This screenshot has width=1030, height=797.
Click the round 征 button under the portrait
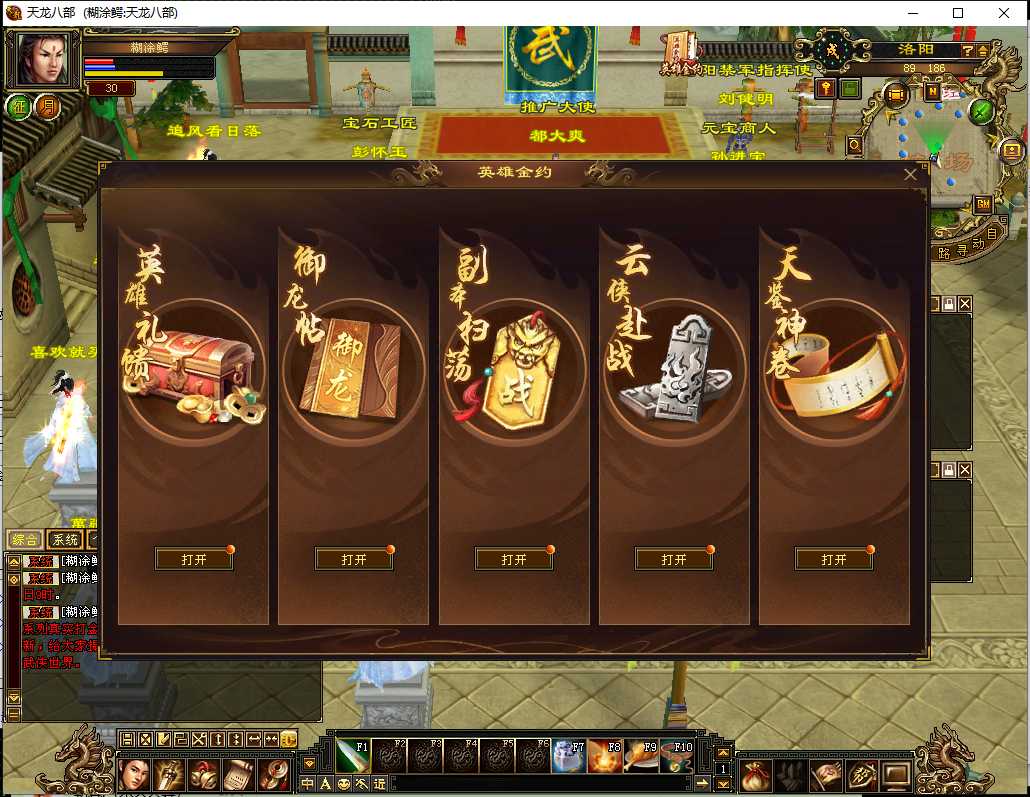(19, 106)
